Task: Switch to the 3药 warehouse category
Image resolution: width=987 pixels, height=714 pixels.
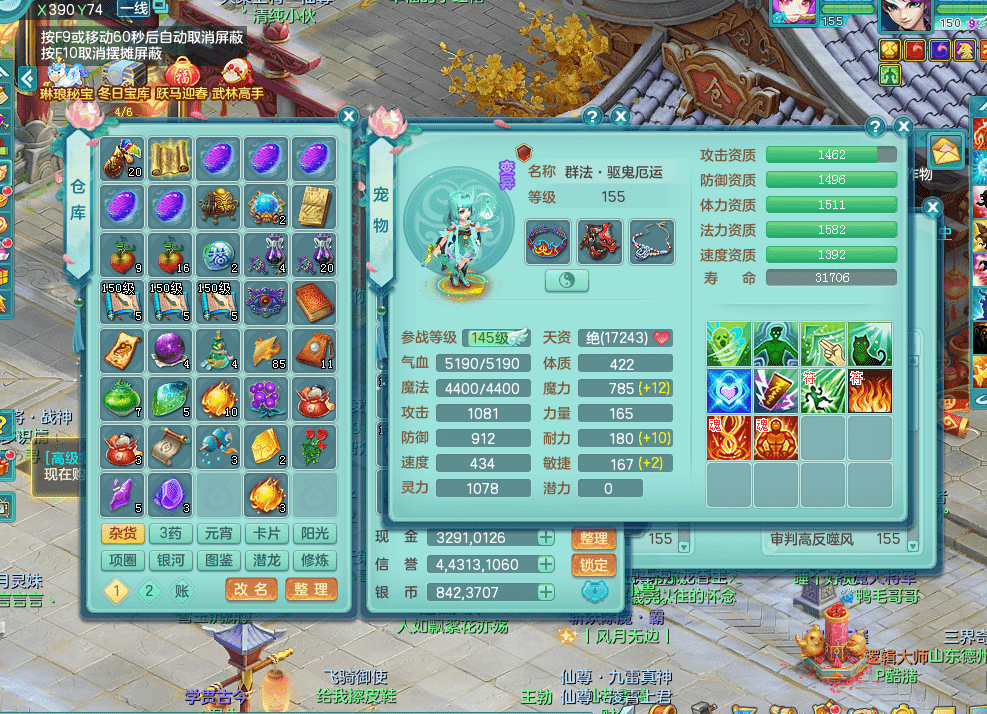Action: coord(169,534)
